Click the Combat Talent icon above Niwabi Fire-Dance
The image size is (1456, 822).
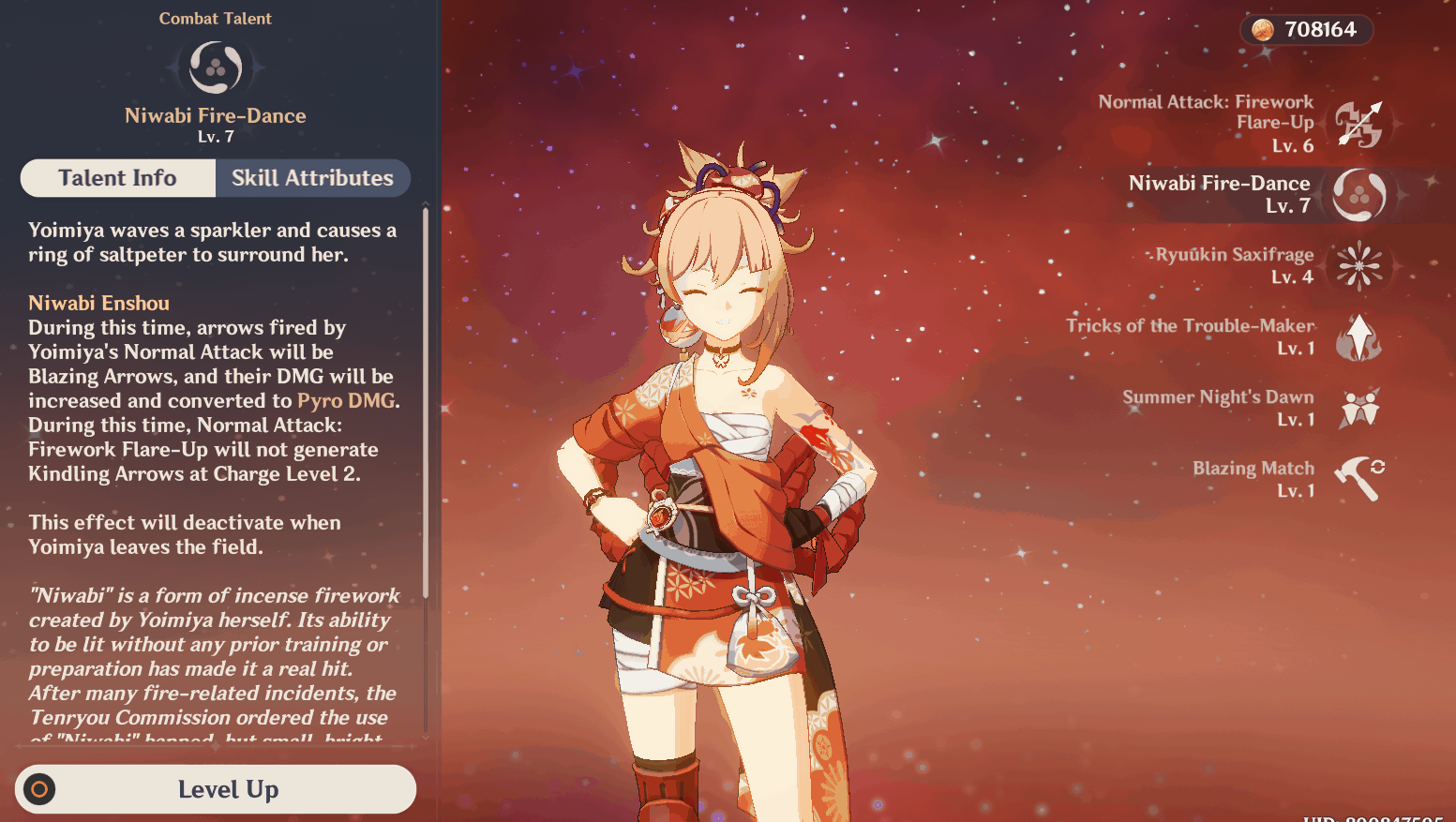215,67
